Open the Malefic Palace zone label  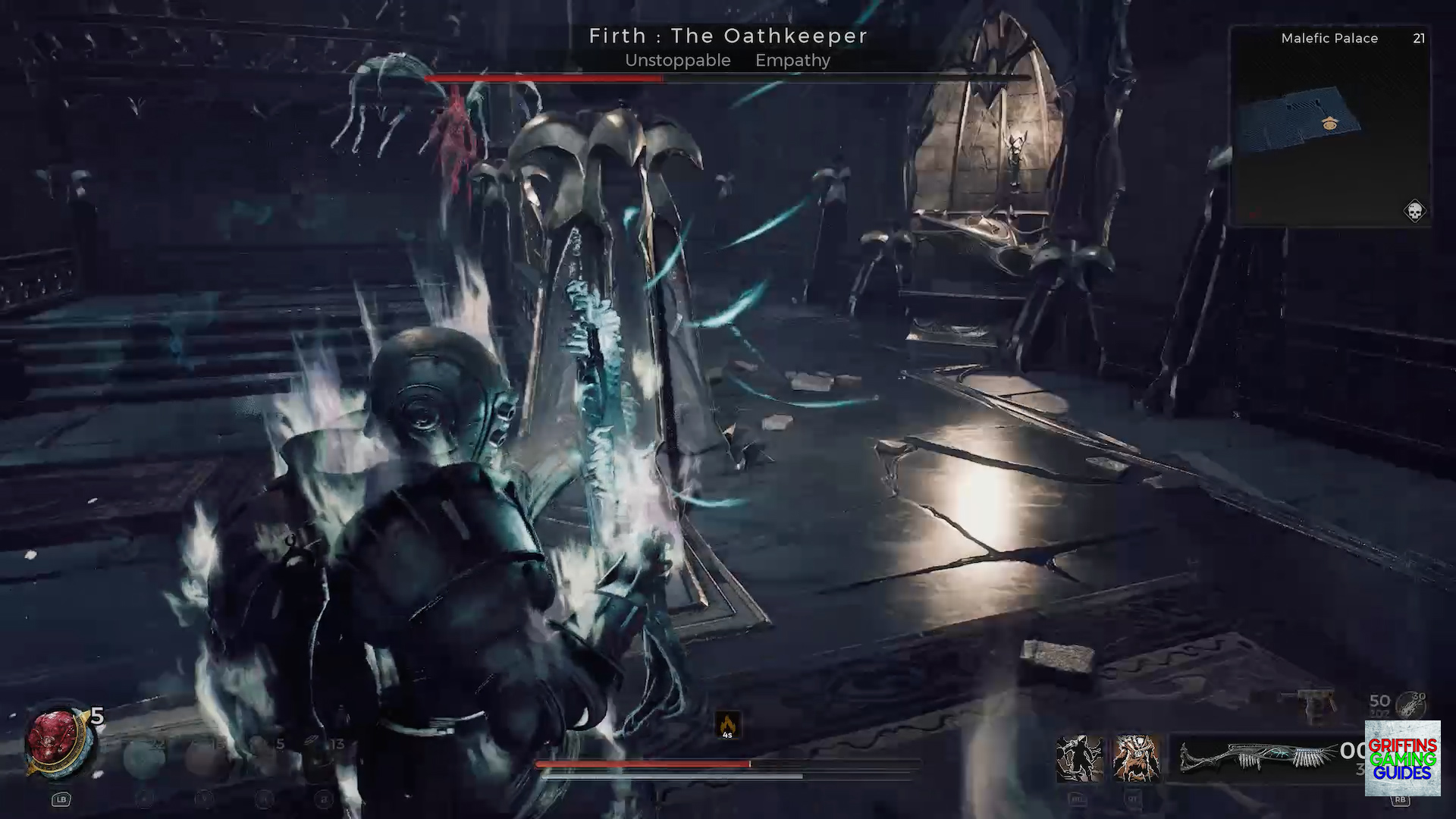coord(1329,38)
